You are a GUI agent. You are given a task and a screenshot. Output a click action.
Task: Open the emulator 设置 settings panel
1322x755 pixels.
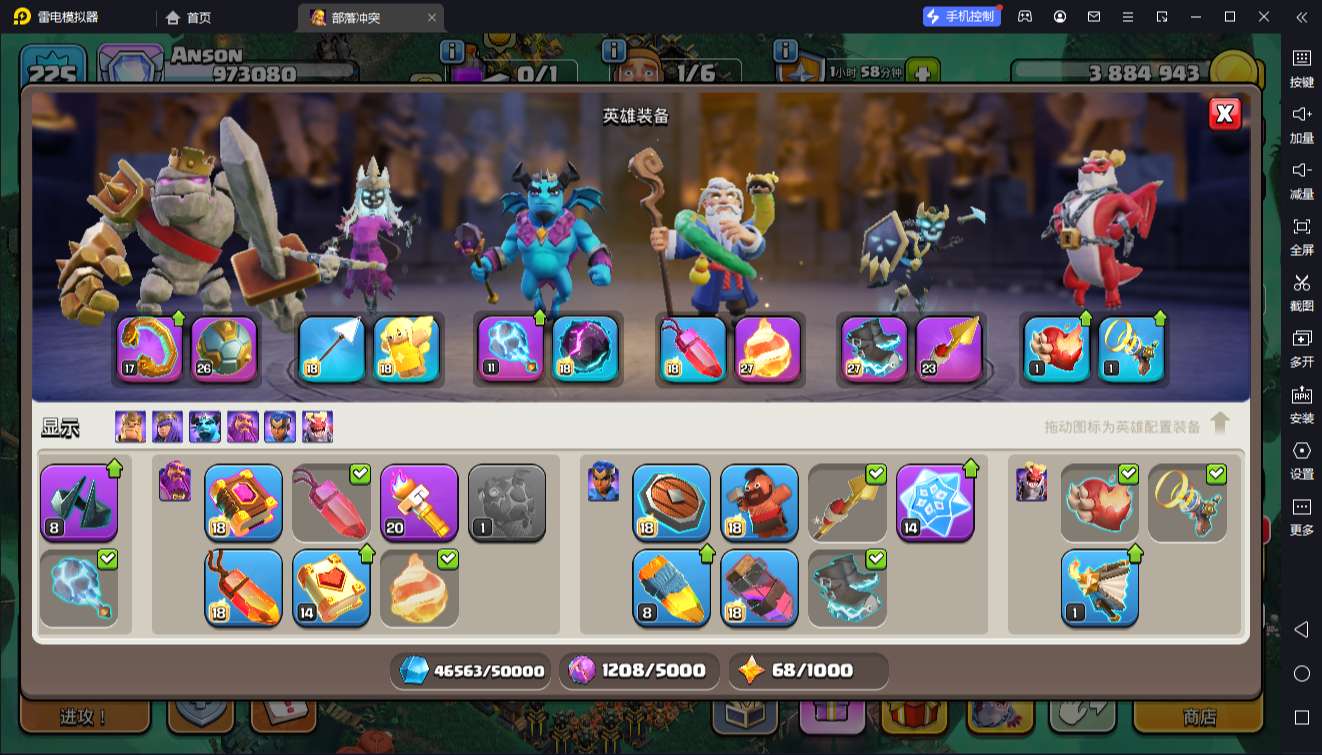tap(1301, 458)
